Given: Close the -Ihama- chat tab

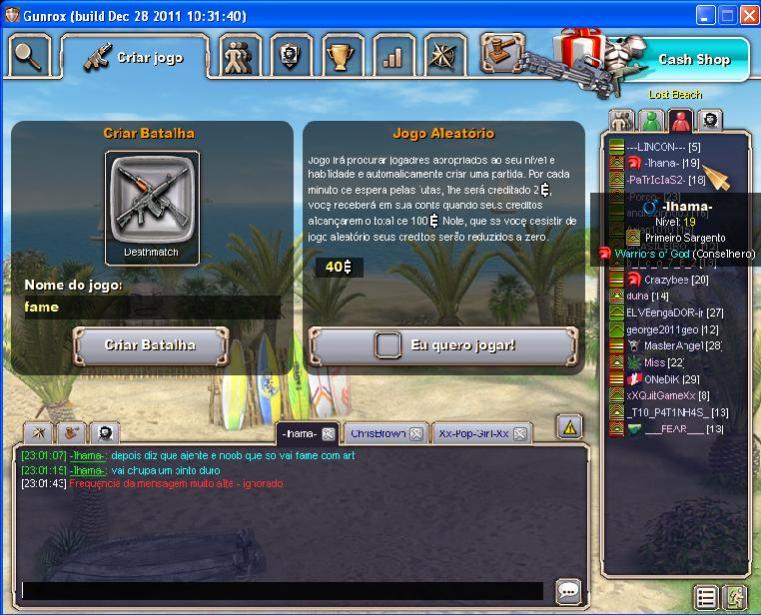Looking at the screenshot, I should 328,434.
